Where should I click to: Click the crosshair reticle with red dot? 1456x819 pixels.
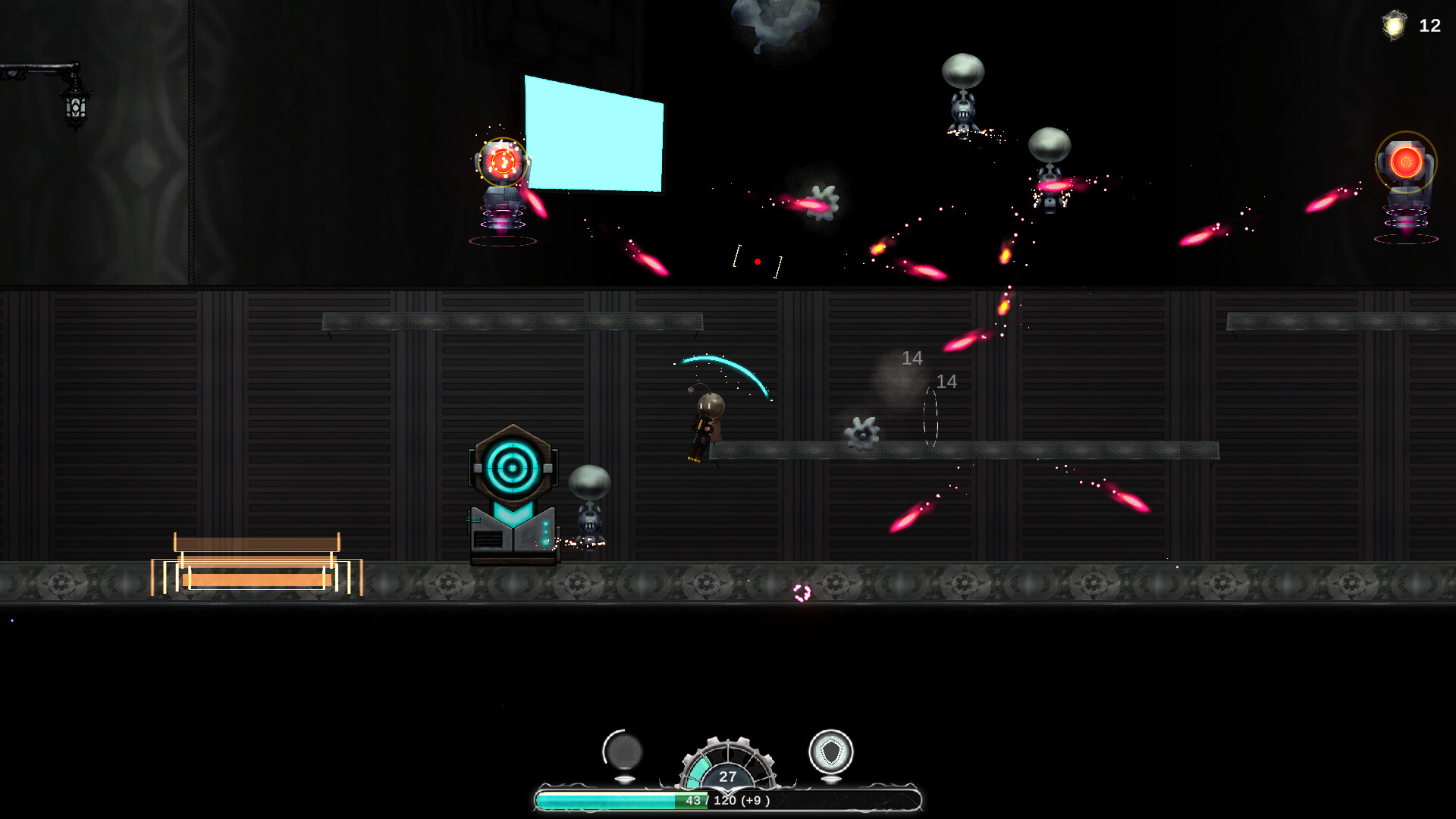(x=757, y=261)
